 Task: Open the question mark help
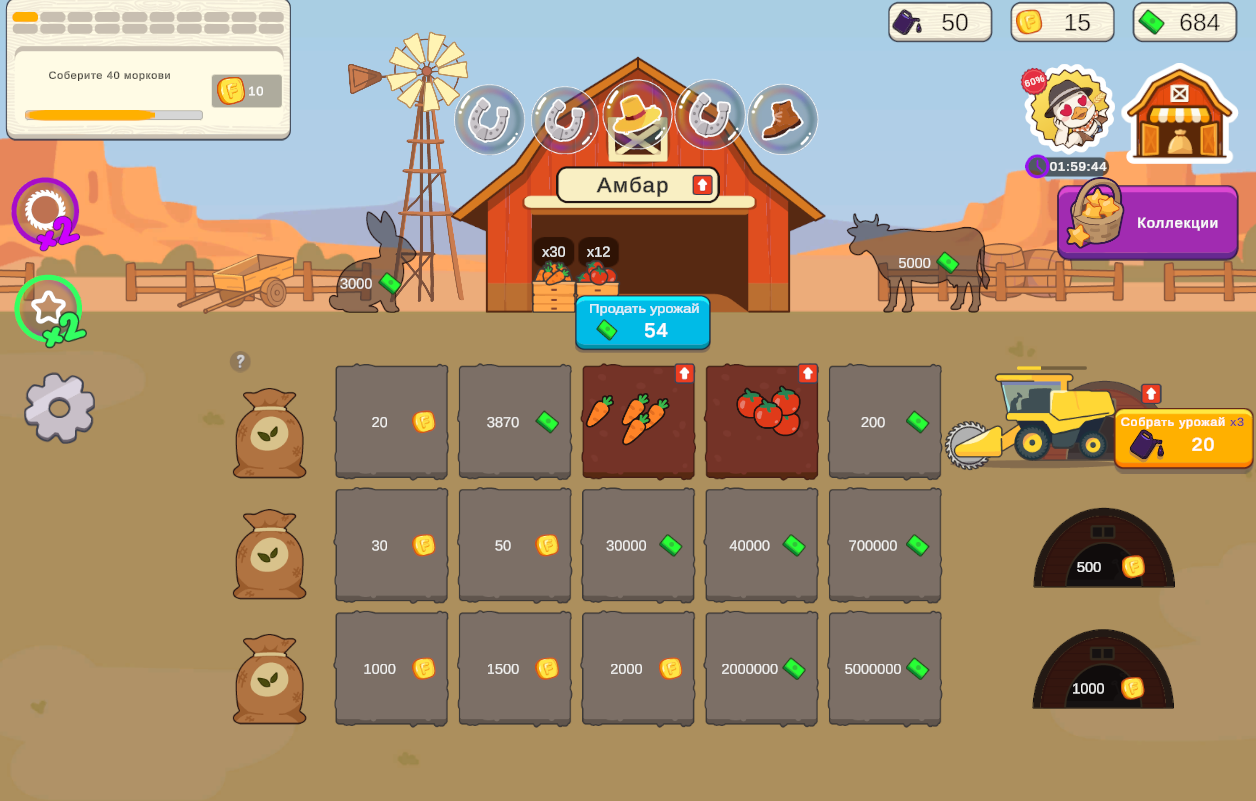click(240, 361)
